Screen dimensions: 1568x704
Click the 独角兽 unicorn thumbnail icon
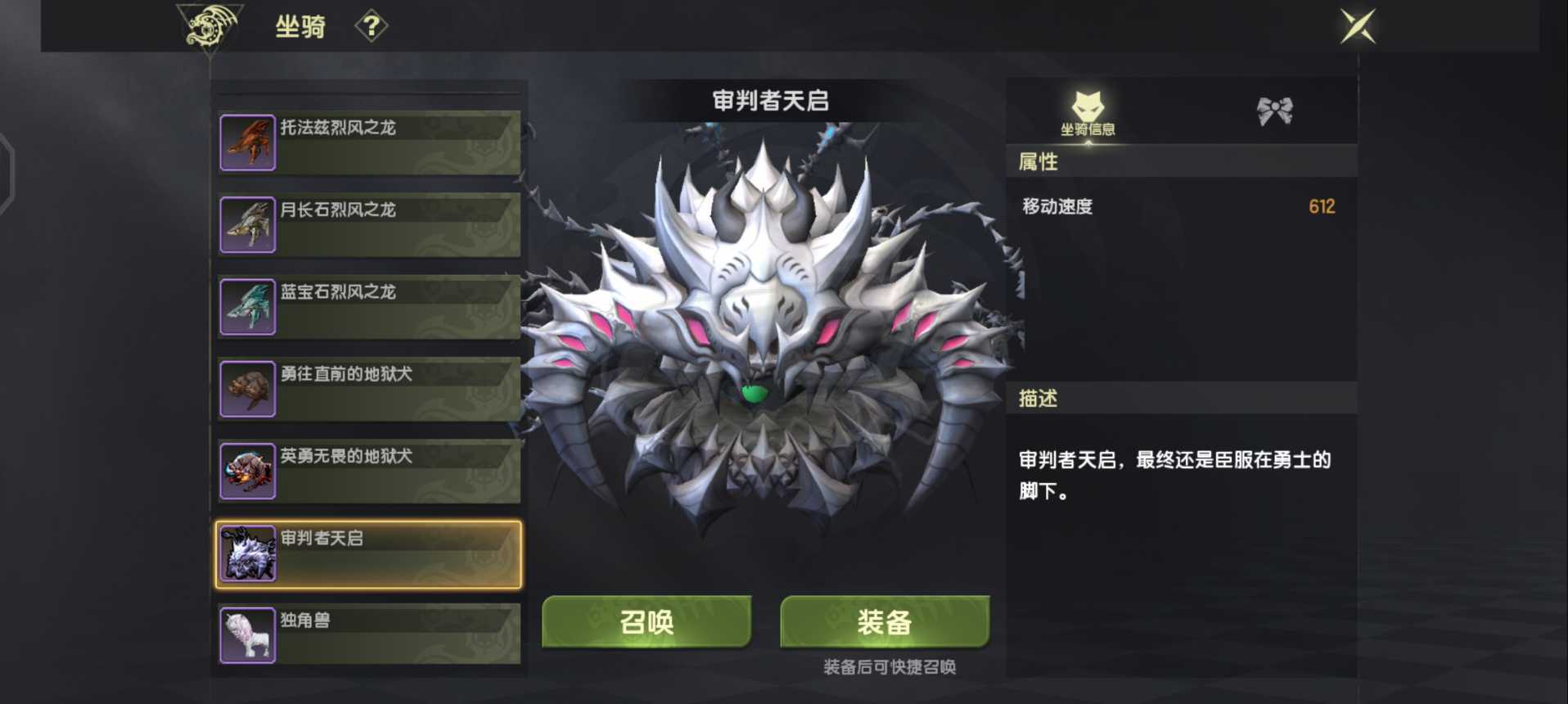247,634
